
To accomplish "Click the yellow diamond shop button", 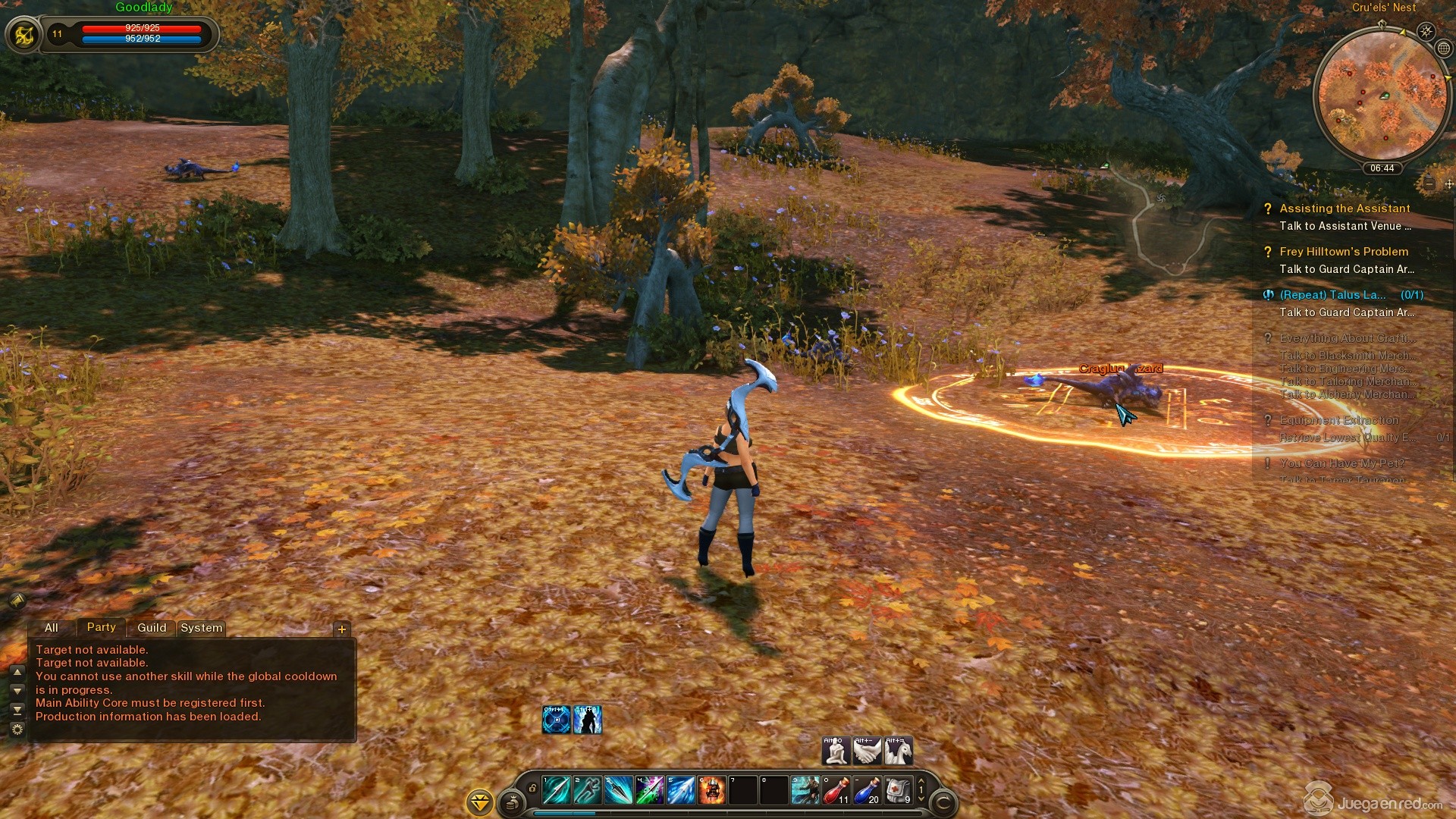I will point(480,802).
